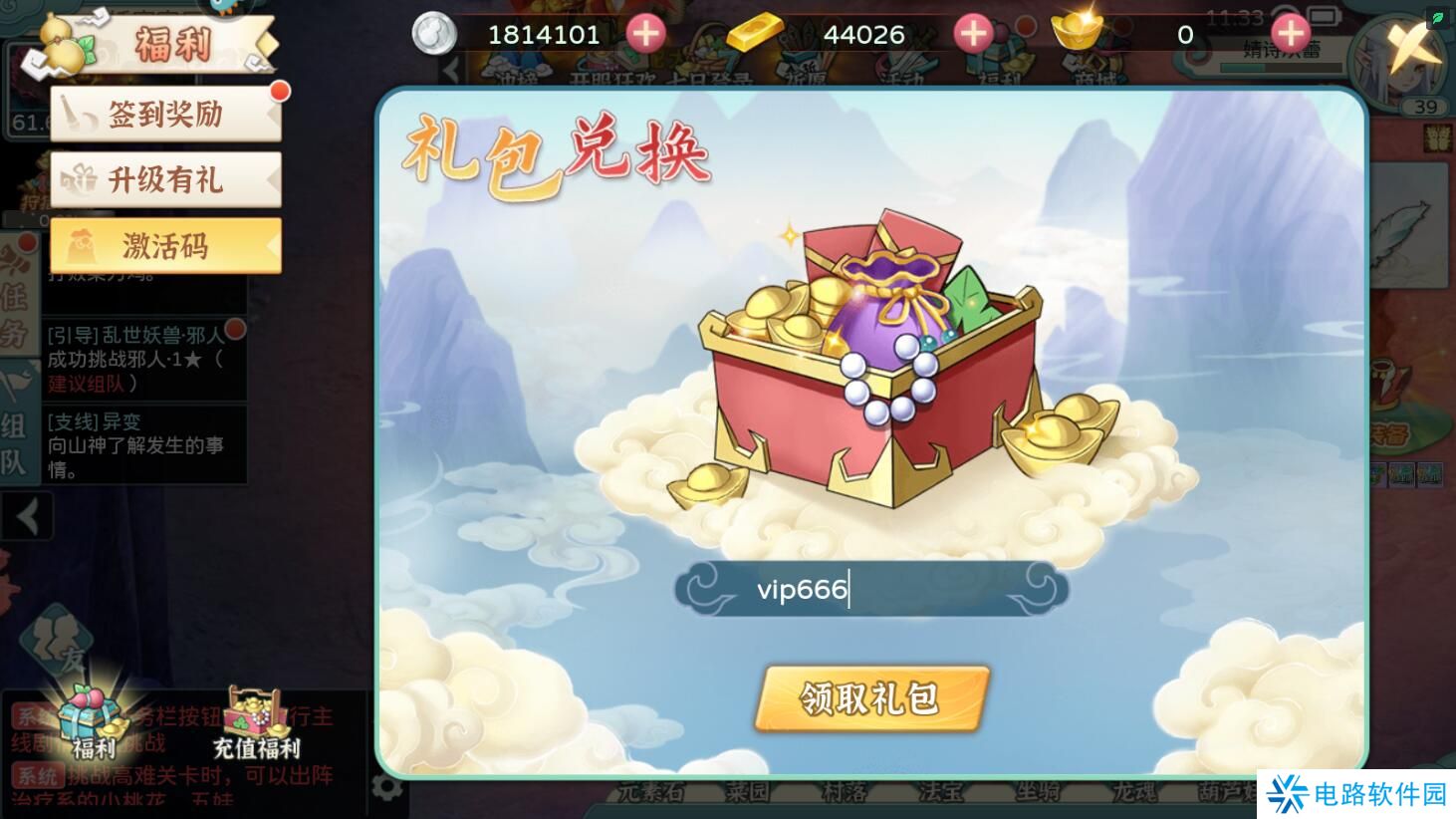Click the silver coin currency icon
This screenshot has width=1456, height=819.
coord(432,34)
